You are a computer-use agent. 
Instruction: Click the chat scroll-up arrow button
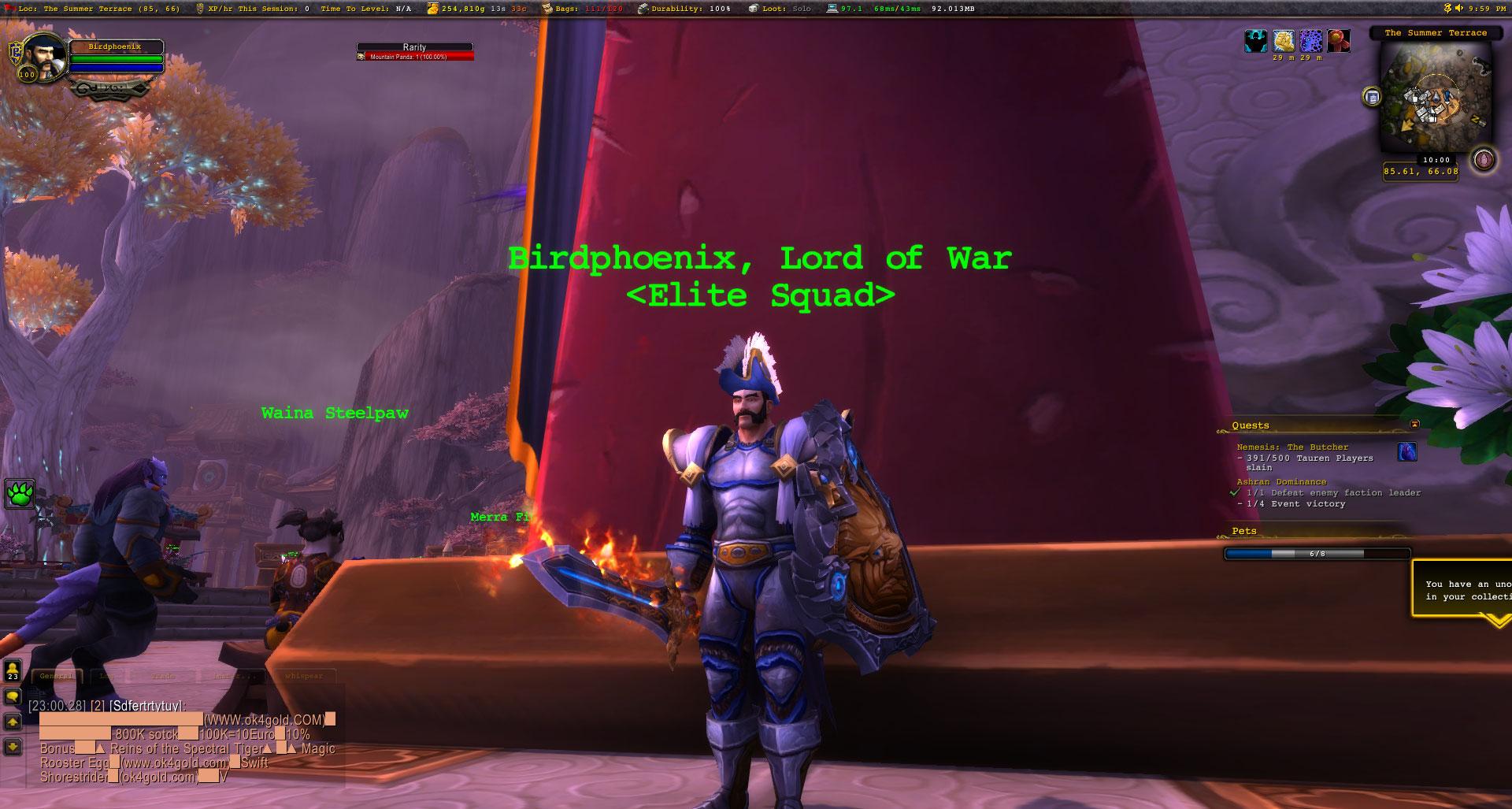click(x=13, y=722)
